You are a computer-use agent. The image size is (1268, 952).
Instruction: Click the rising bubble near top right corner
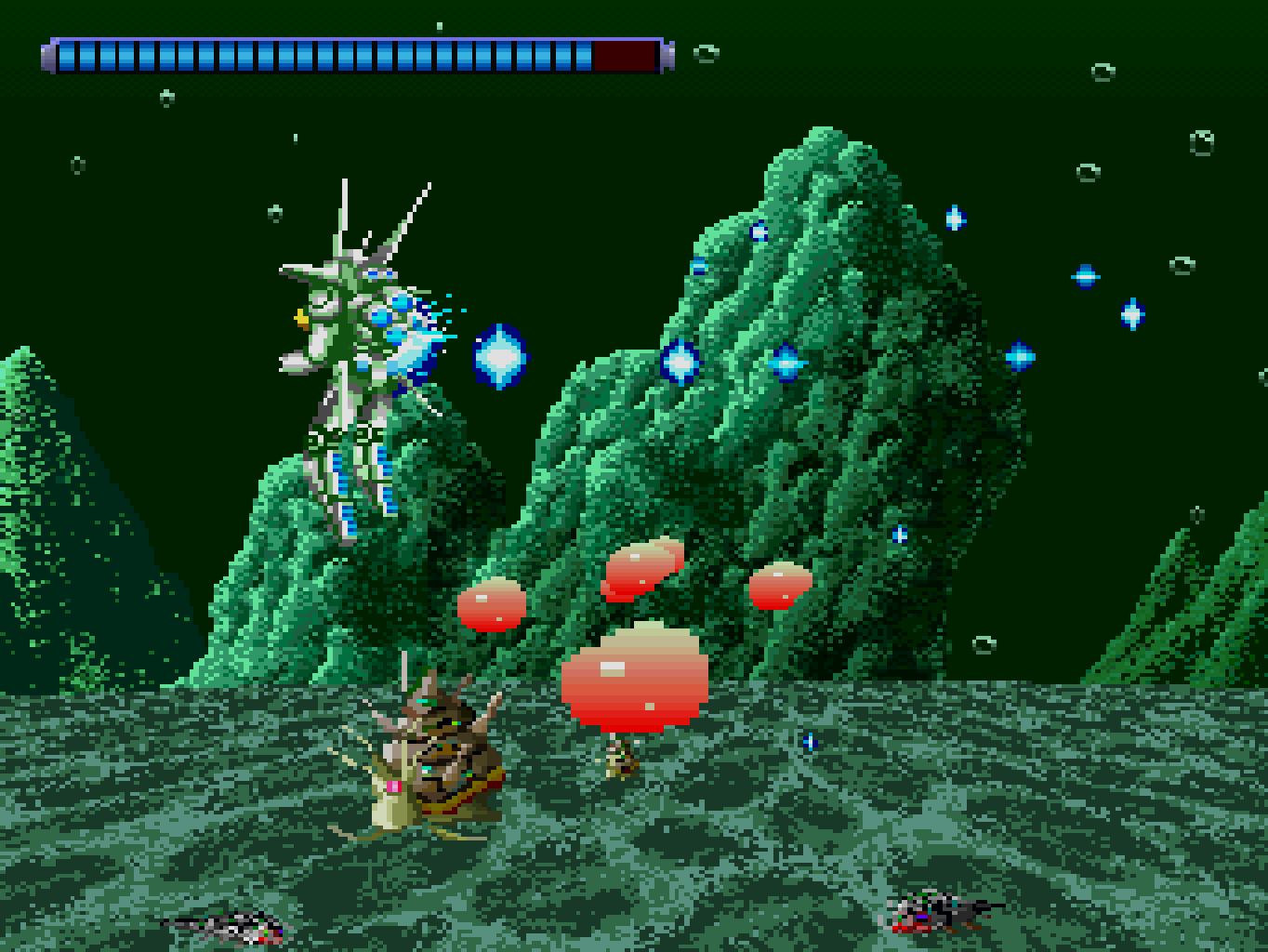1103,73
